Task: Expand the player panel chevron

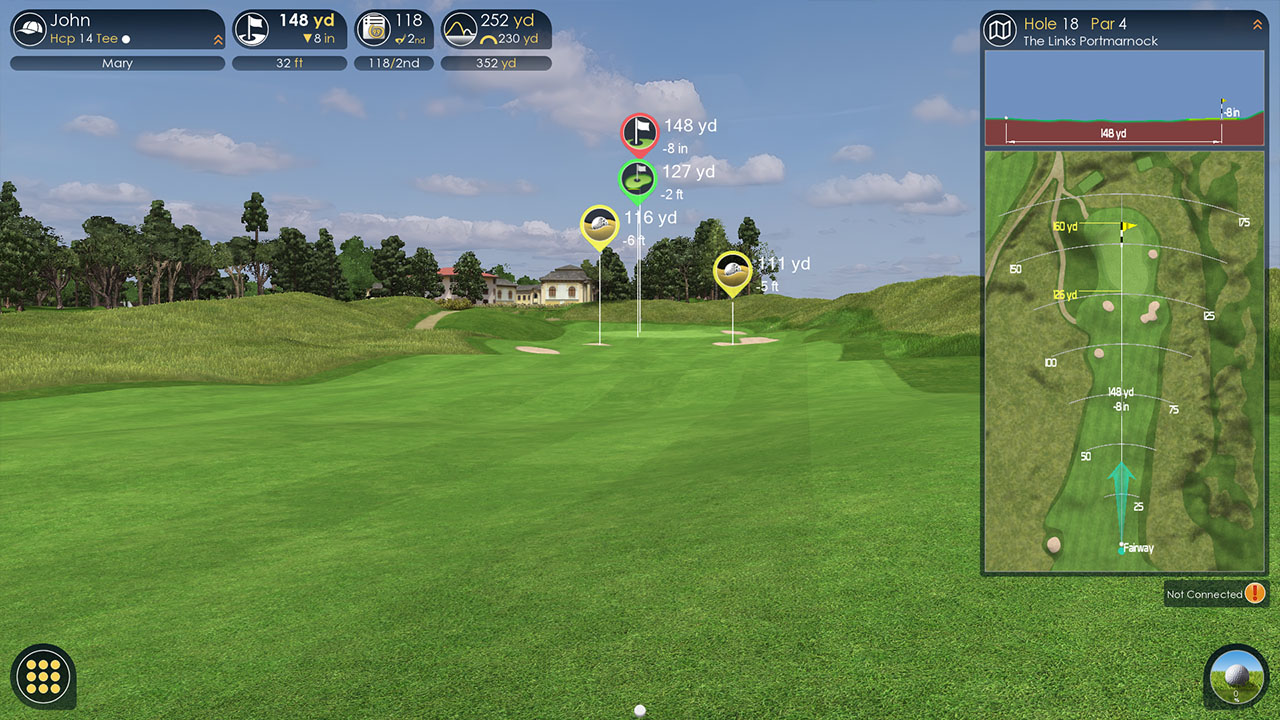Action: click(x=218, y=40)
